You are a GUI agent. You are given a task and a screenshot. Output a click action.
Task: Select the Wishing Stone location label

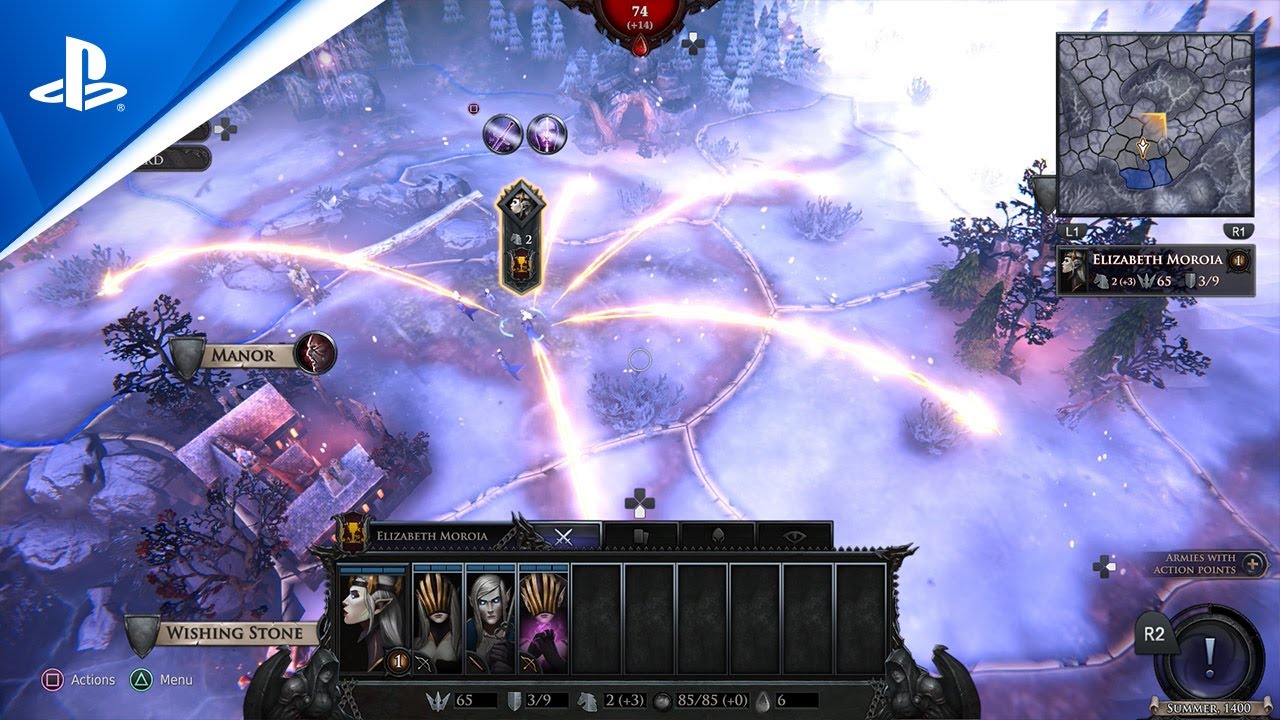pos(232,633)
